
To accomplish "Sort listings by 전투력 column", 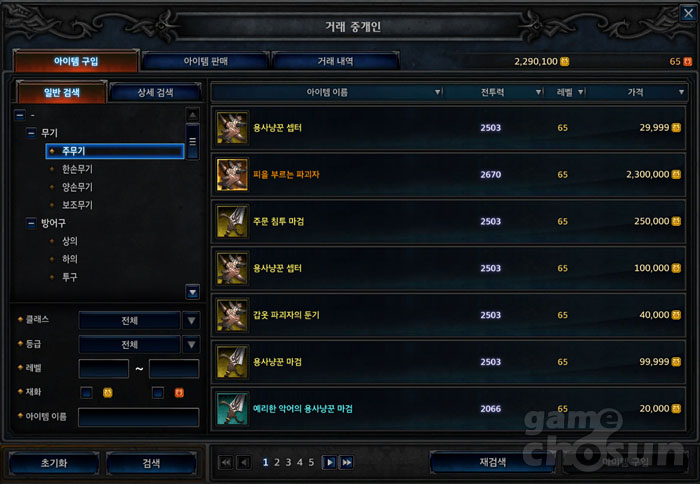I will [491, 92].
